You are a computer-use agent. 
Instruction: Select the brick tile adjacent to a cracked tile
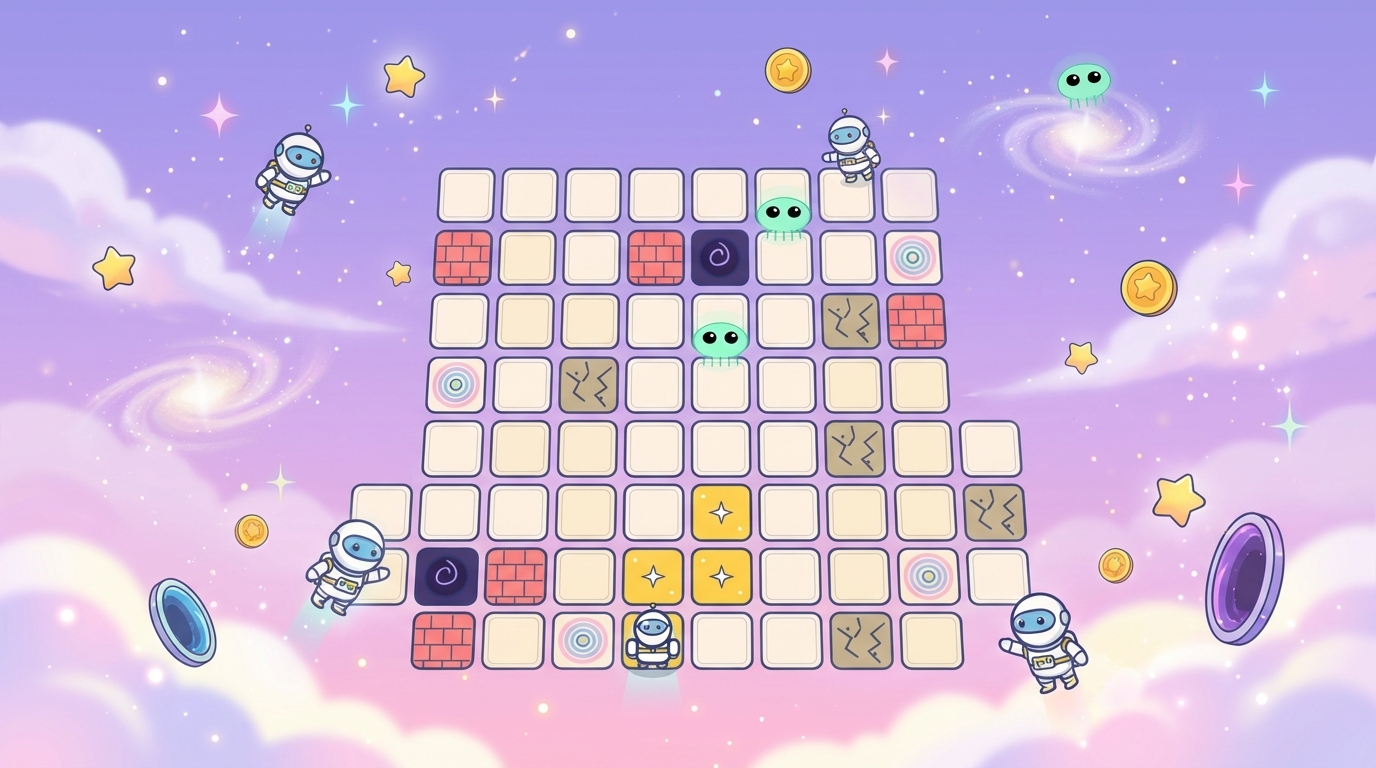pyautogui.click(x=915, y=320)
